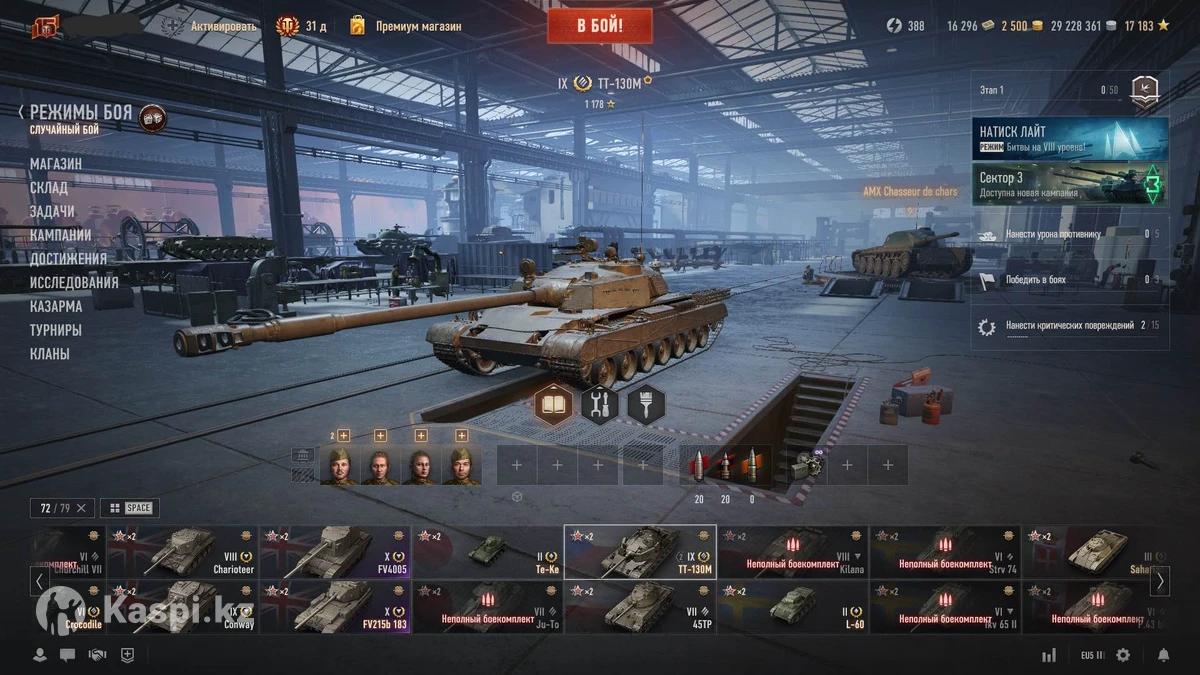
Task: Start battle with the В БОЙ! button
Action: coord(599,26)
